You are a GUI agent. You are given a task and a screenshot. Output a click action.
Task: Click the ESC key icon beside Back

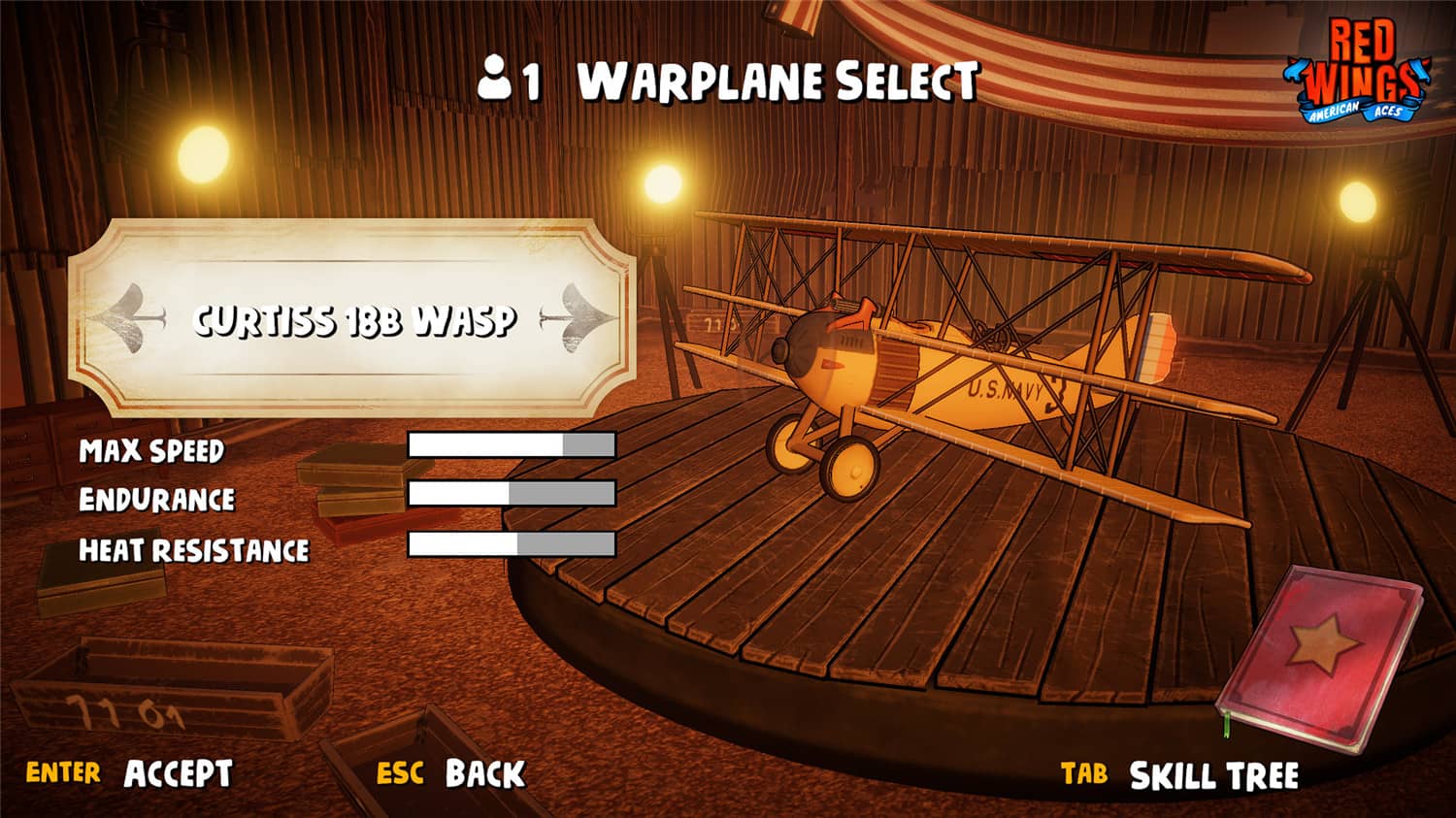(400, 773)
